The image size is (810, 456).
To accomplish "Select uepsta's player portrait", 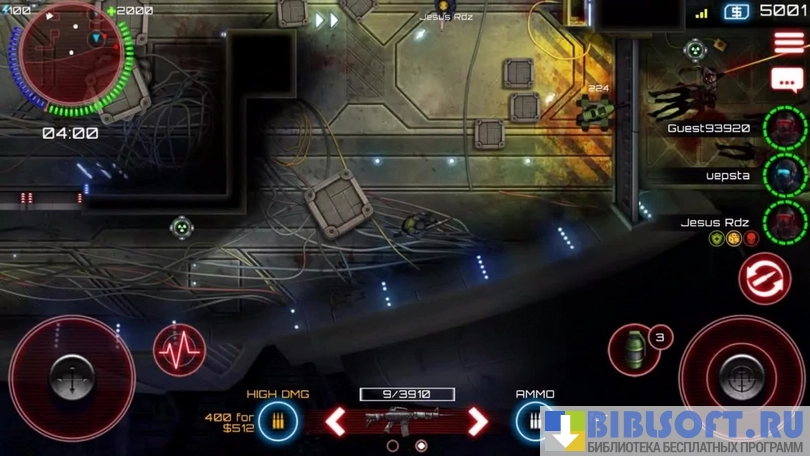I will [x=785, y=175].
